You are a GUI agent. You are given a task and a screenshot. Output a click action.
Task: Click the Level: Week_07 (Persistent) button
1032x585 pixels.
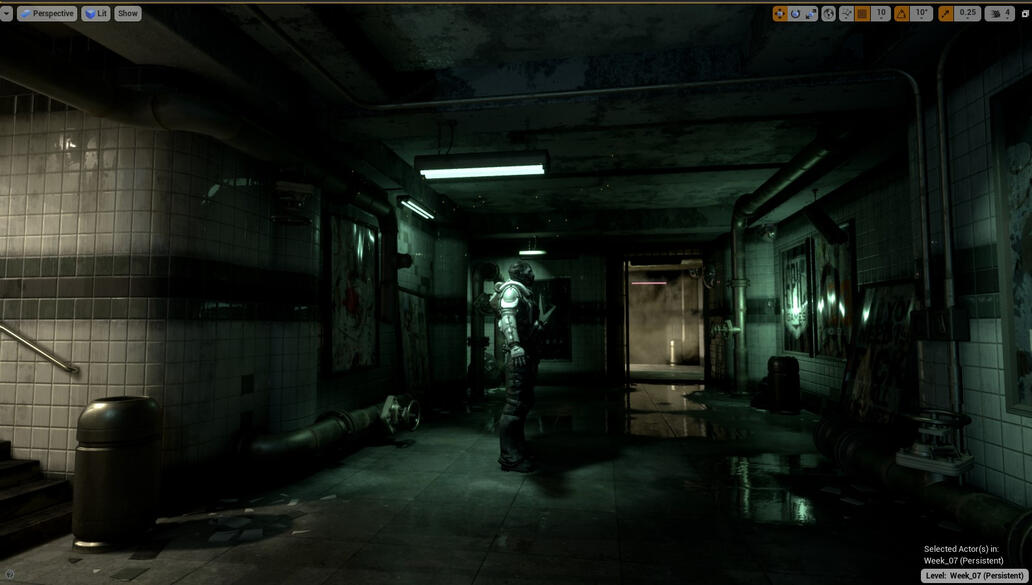coord(975,575)
